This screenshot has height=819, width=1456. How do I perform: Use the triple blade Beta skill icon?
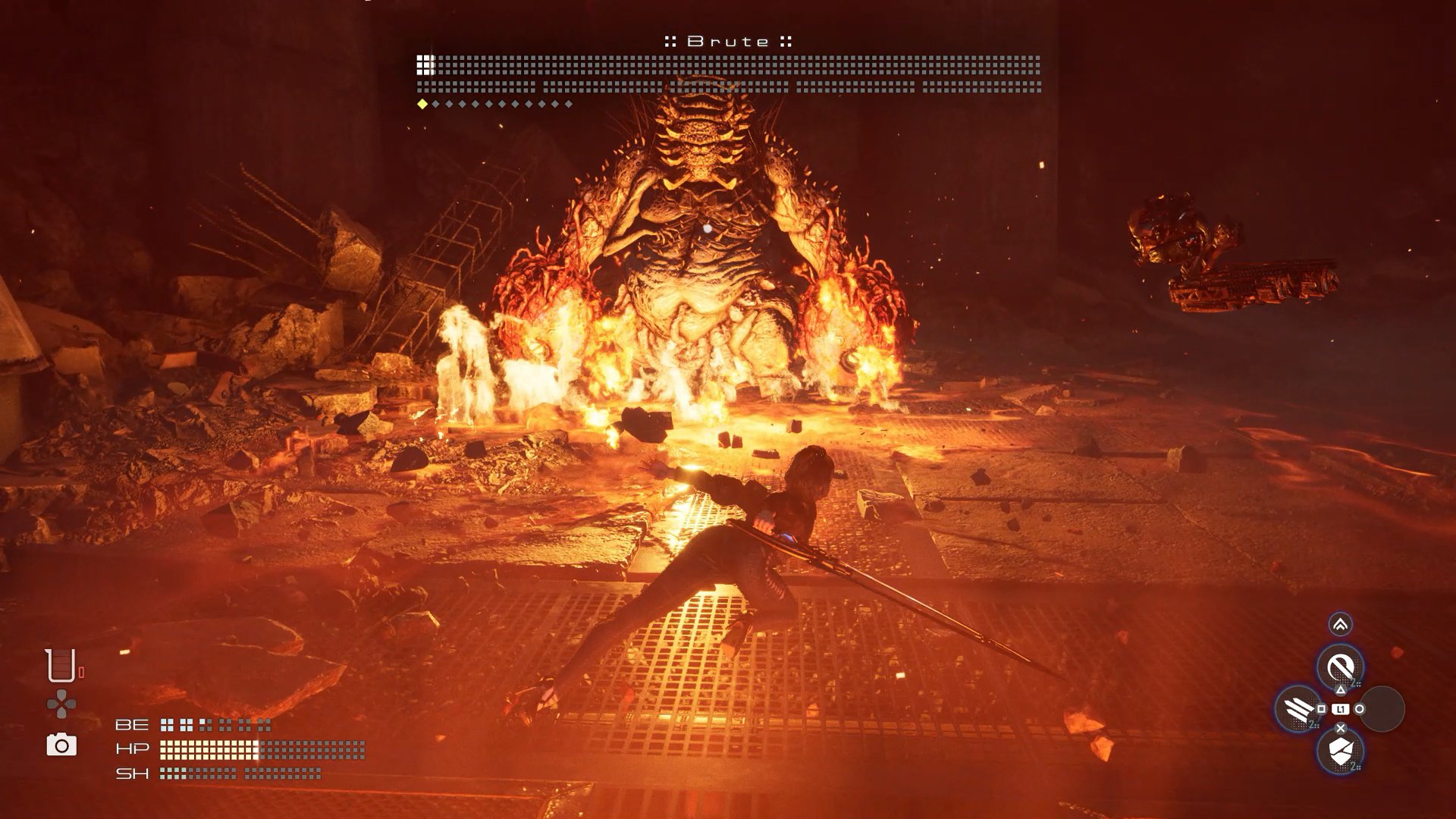1298,709
